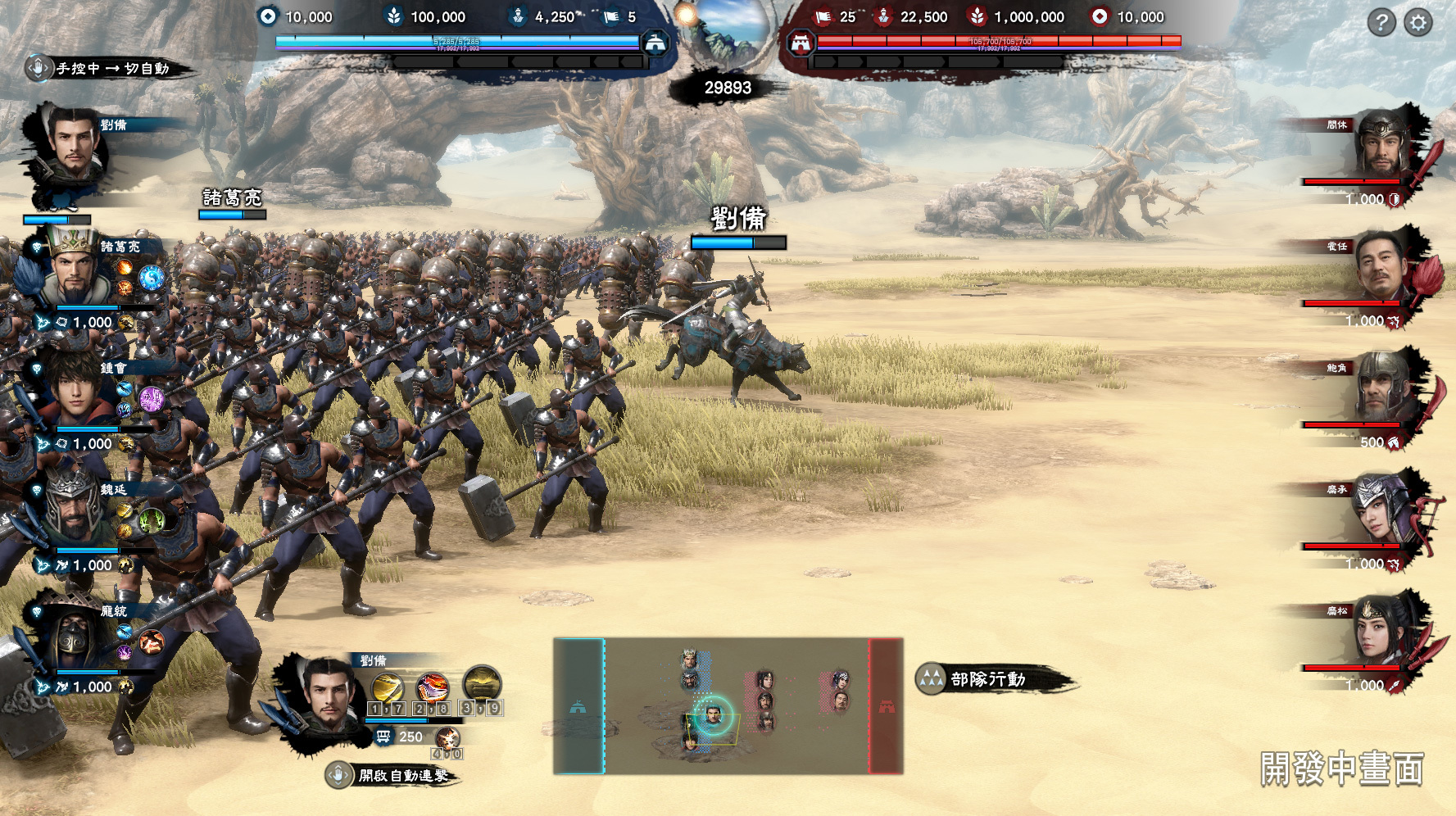Select Wei Yan's unit portrait
Viewport: 1456px width, 816px height.
tap(74, 512)
